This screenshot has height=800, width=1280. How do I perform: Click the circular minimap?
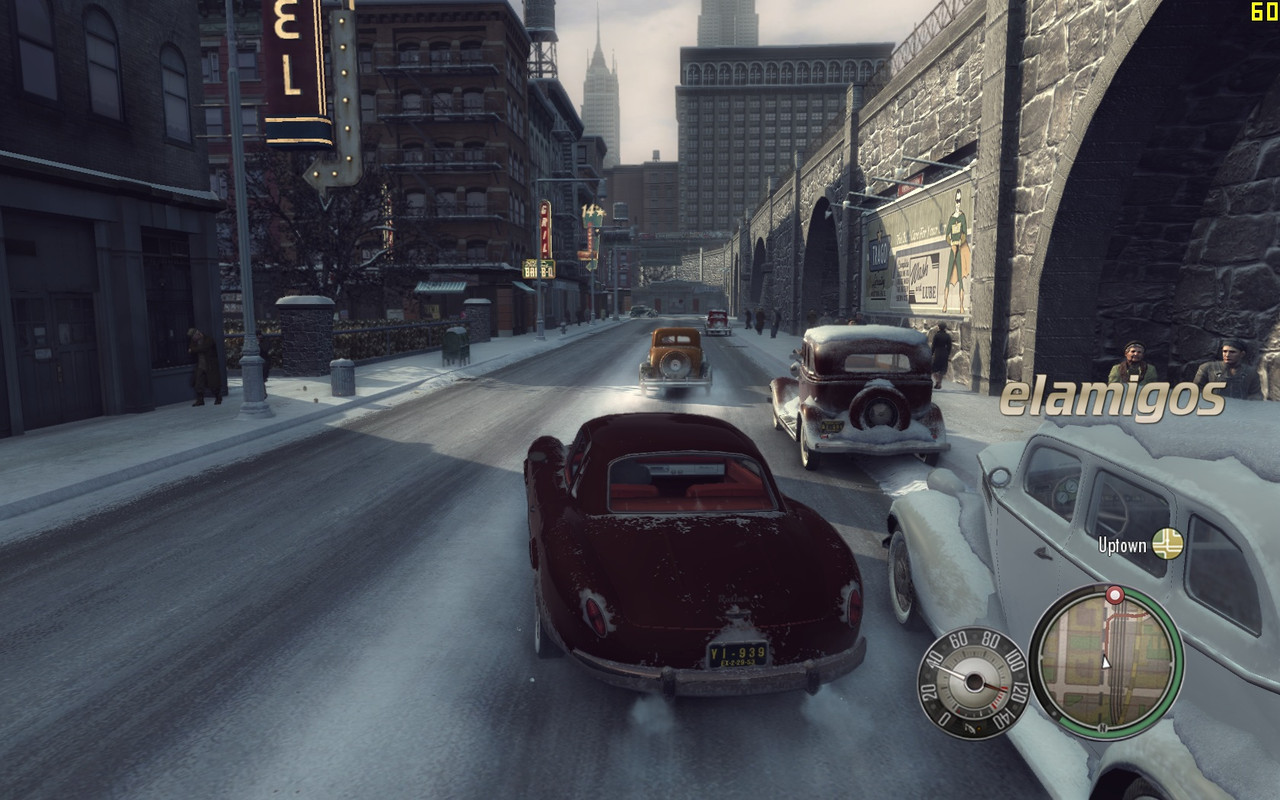click(x=1105, y=661)
